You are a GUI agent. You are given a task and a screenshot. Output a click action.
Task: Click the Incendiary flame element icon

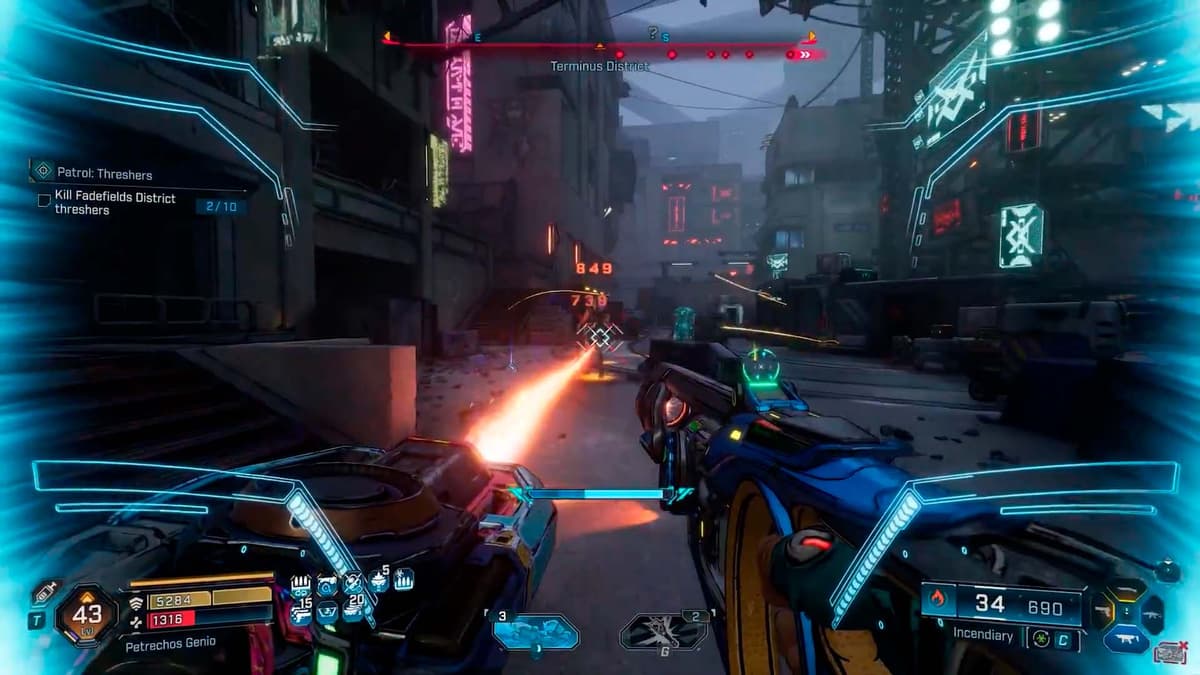pyautogui.click(x=937, y=603)
